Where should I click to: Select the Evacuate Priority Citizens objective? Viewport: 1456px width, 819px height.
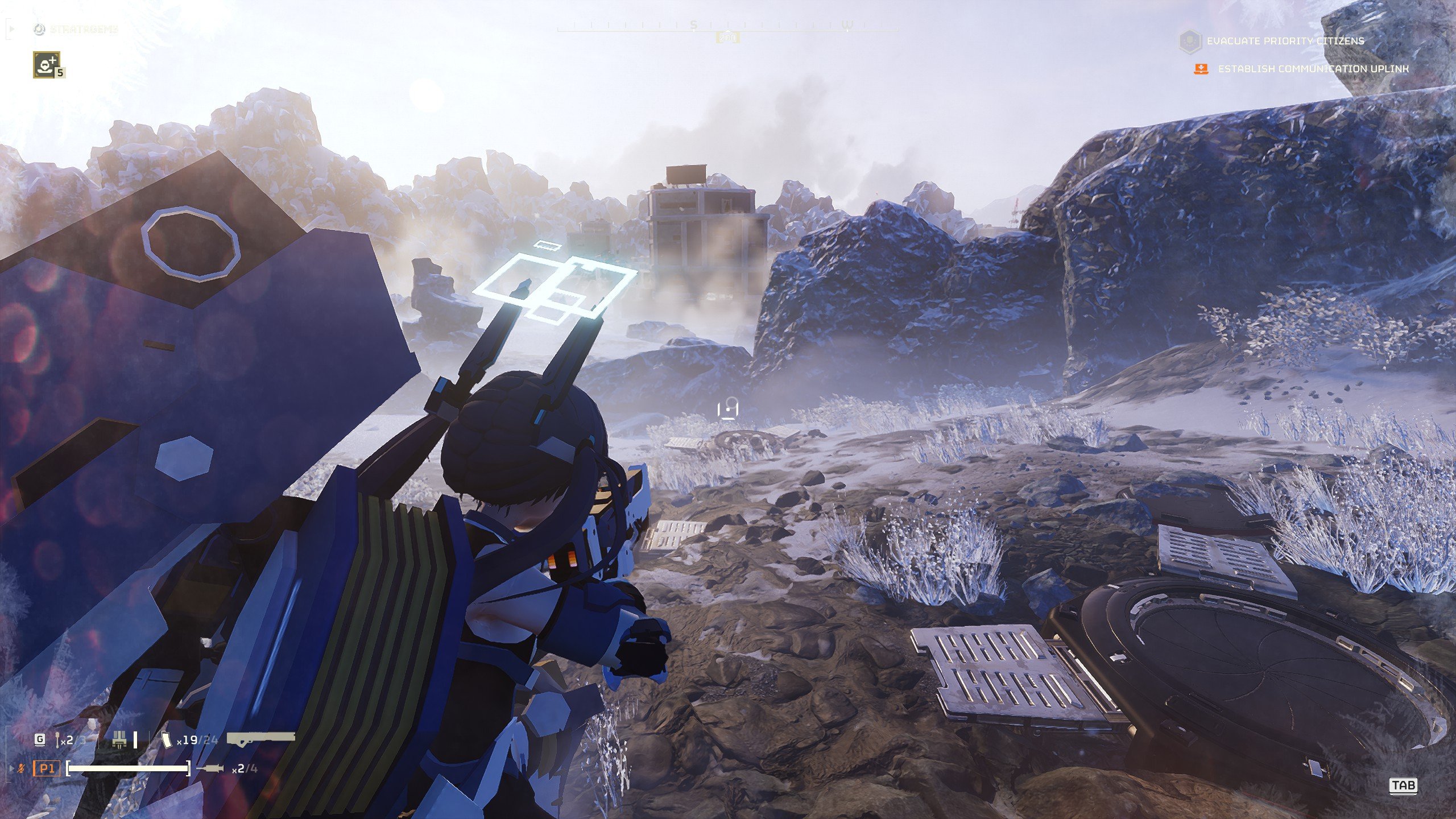[x=1285, y=41]
